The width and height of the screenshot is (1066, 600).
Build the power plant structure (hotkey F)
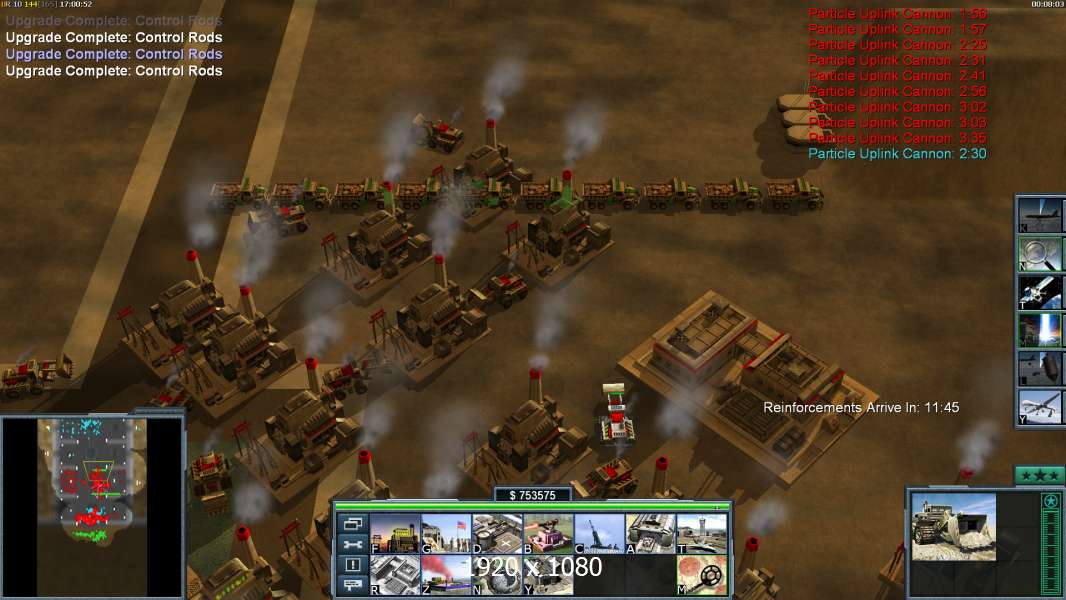pyautogui.click(x=394, y=534)
